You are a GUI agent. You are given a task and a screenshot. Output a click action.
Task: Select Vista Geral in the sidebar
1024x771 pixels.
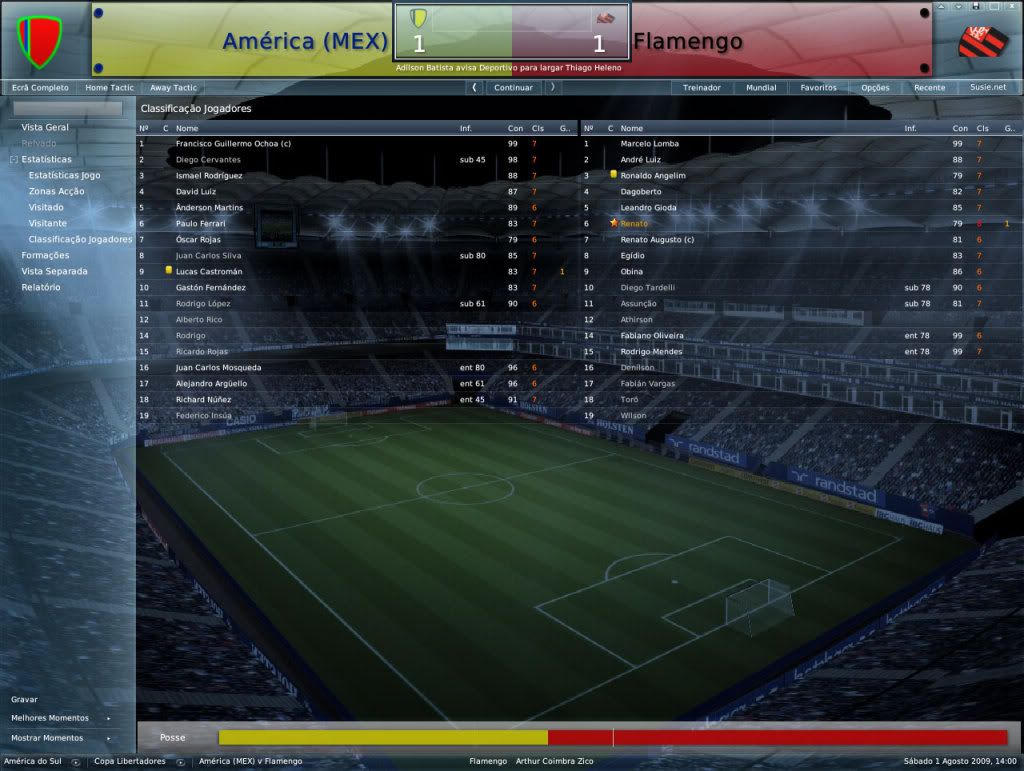pos(45,127)
